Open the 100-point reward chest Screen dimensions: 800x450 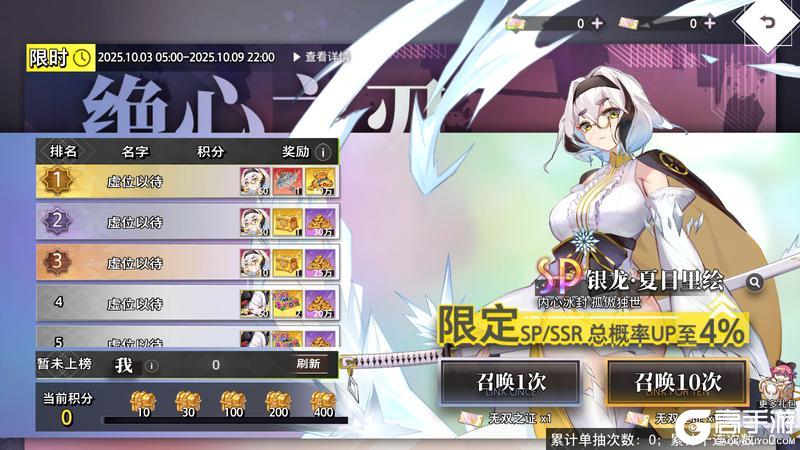tap(233, 401)
